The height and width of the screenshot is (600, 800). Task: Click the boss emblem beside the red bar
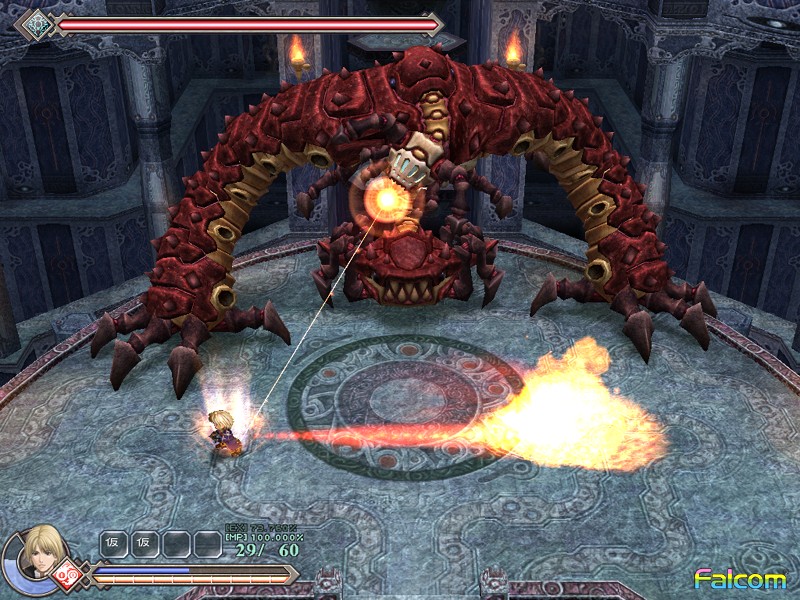[x=37, y=23]
